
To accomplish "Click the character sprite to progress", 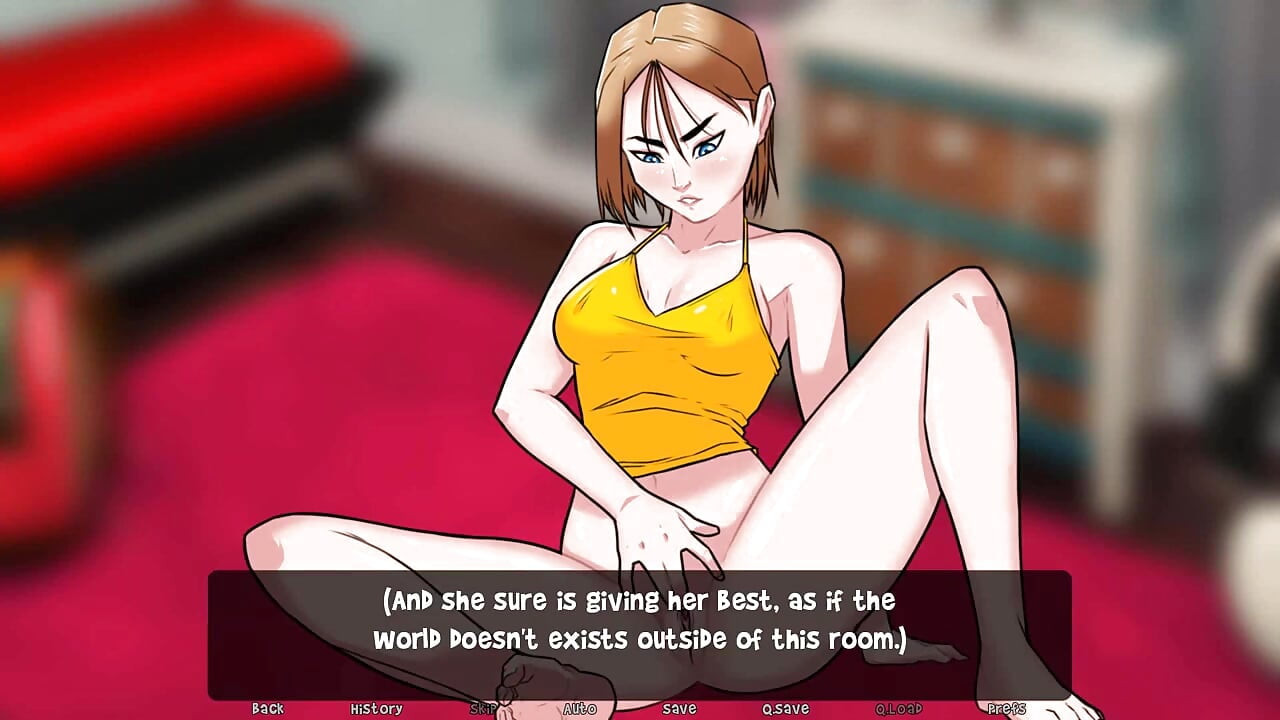I will [660, 300].
